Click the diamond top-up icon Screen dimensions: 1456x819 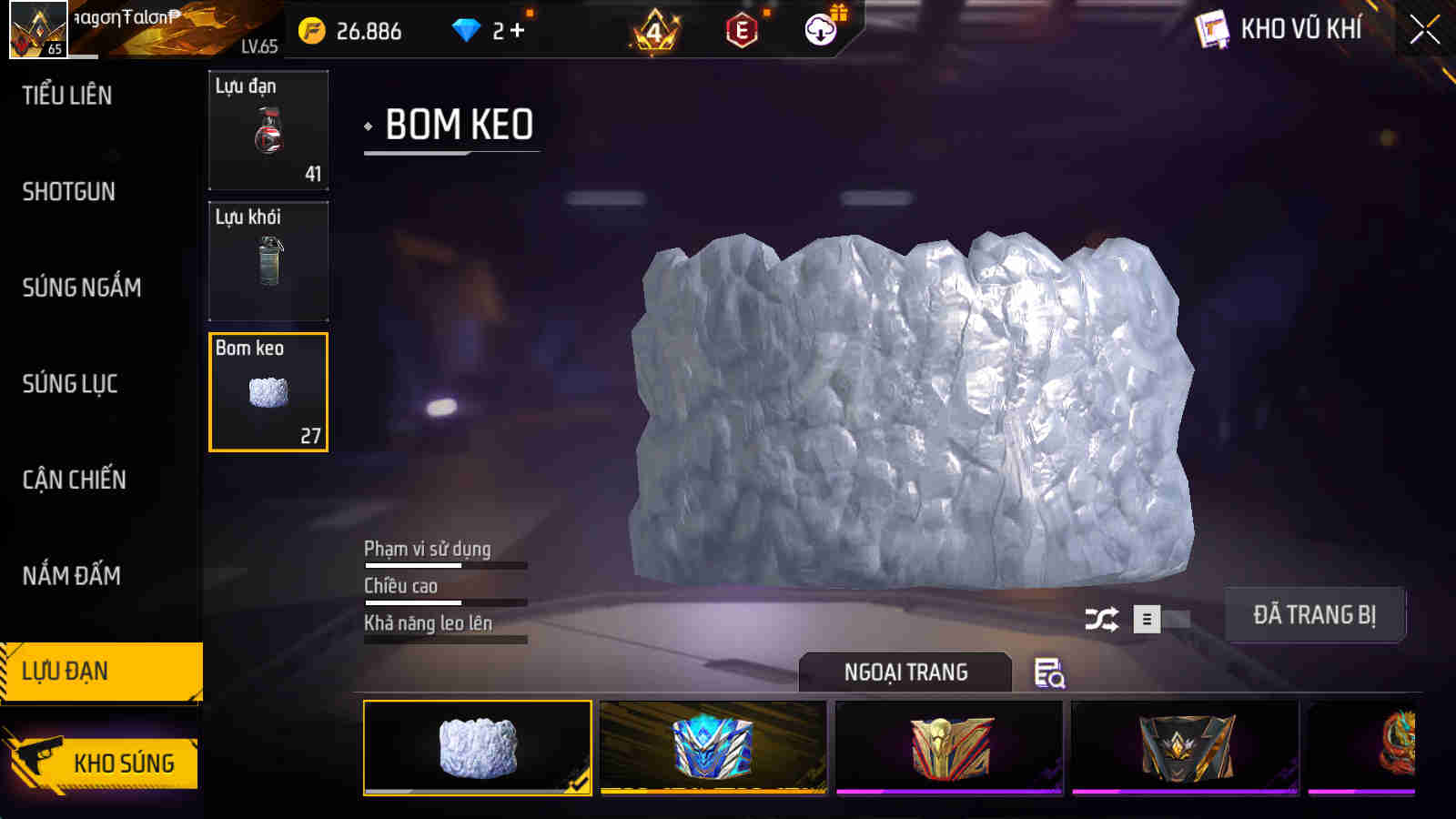(467, 29)
